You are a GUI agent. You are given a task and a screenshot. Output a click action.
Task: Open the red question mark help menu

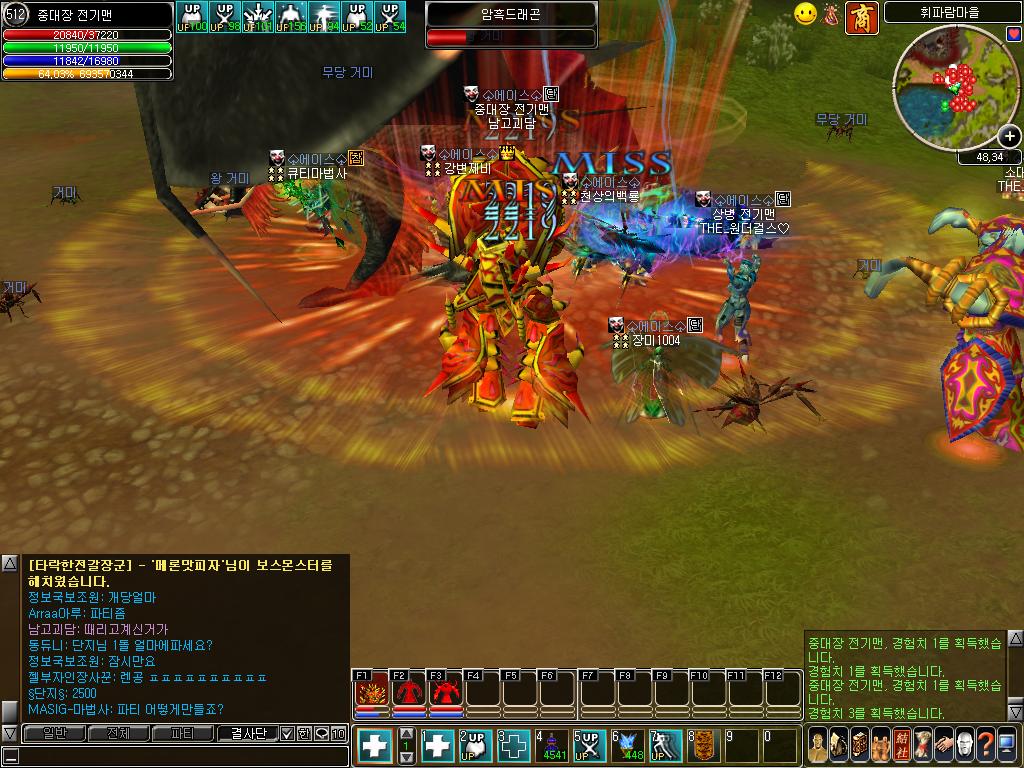(x=986, y=744)
